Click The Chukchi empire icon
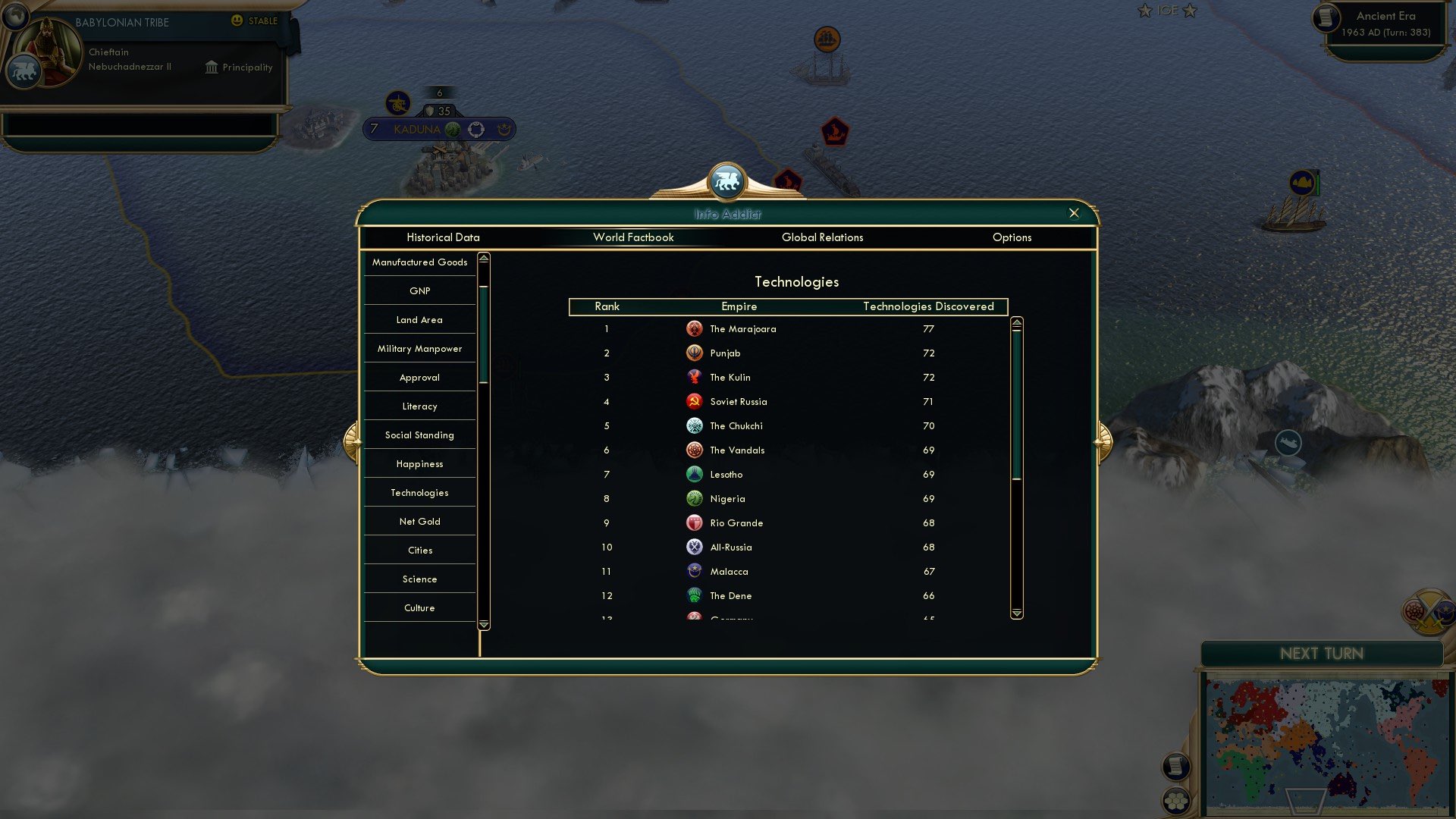This screenshot has height=819, width=1456. pos(695,425)
